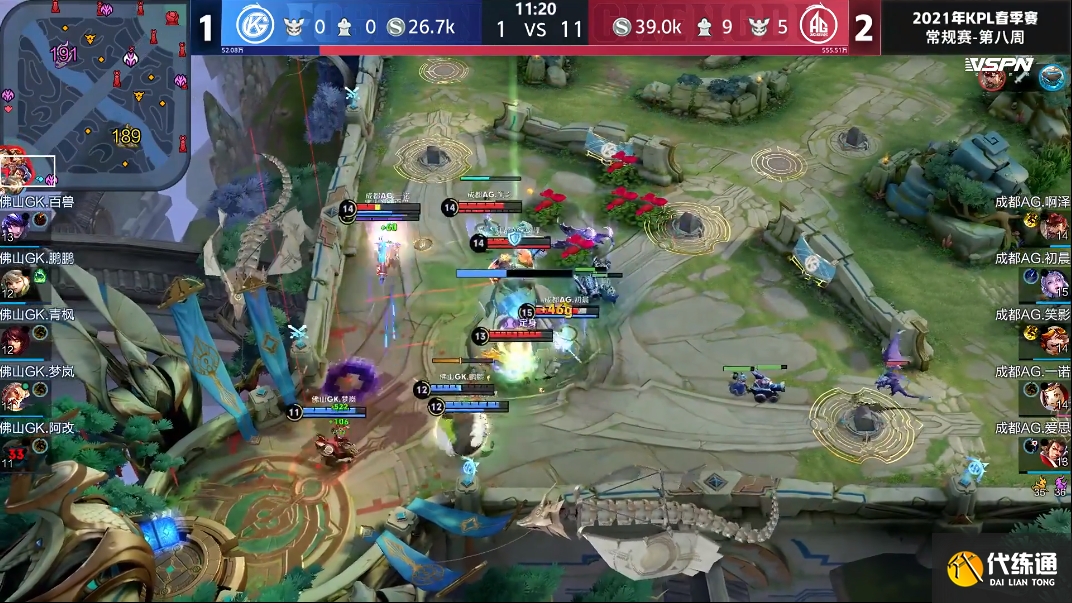Choose 成都AG.爱思 hero portrait
The image size is (1072, 603).
(x=1054, y=454)
